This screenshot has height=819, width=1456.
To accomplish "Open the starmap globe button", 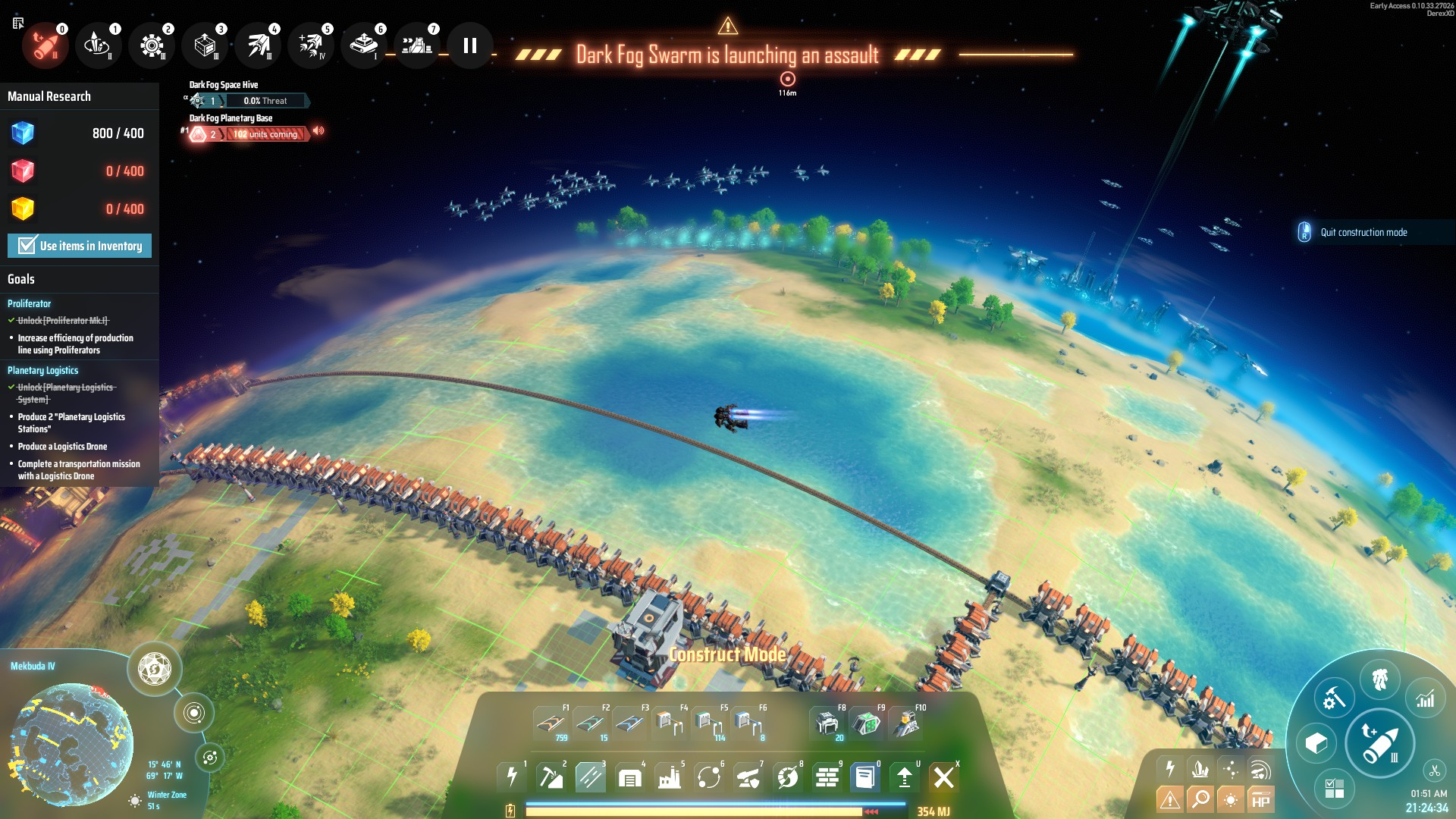I will (155, 669).
